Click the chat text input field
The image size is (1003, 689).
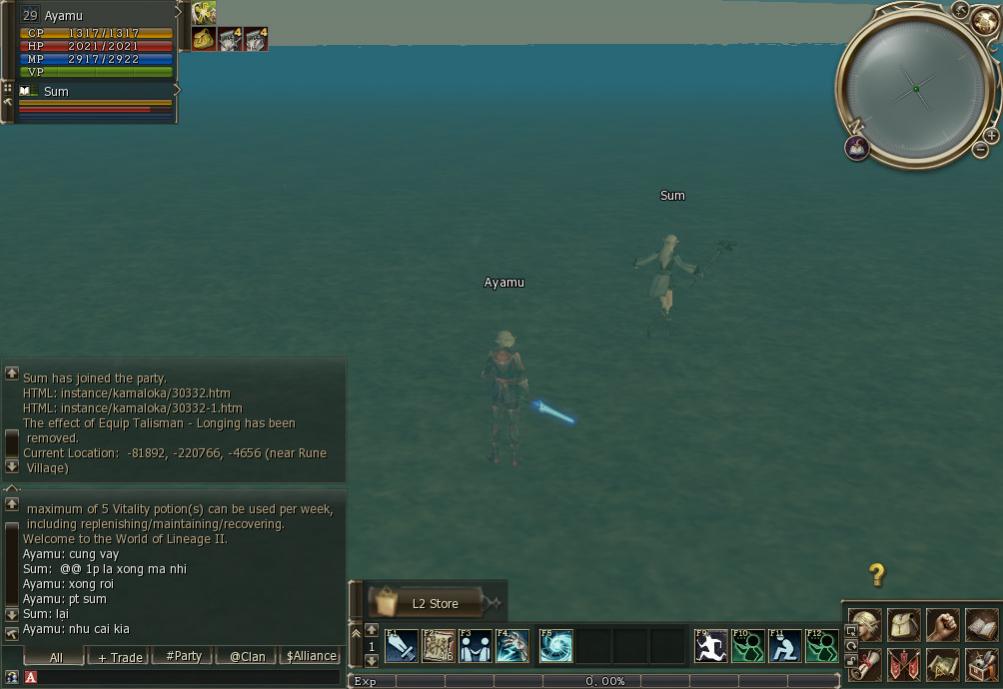(190, 678)
